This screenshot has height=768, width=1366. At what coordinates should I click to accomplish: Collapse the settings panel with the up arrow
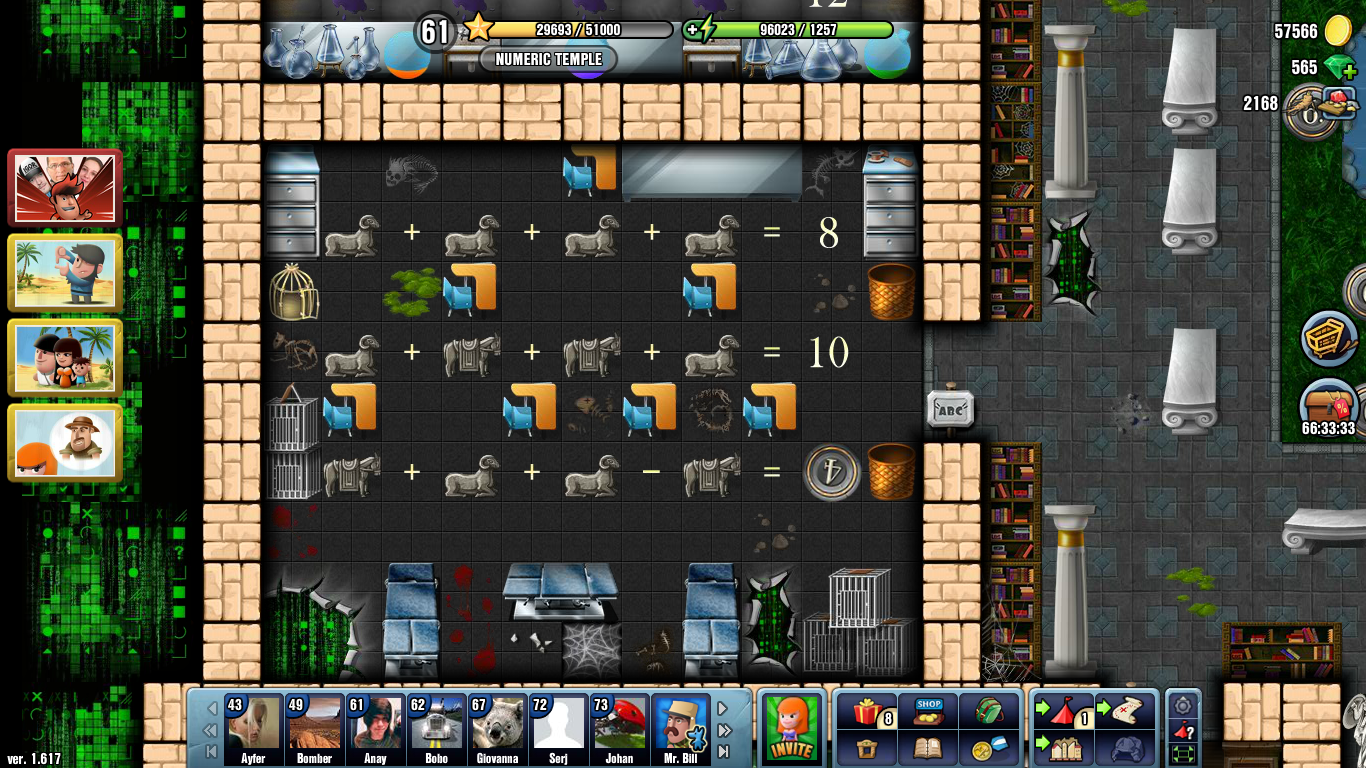tap(1182, 696)
